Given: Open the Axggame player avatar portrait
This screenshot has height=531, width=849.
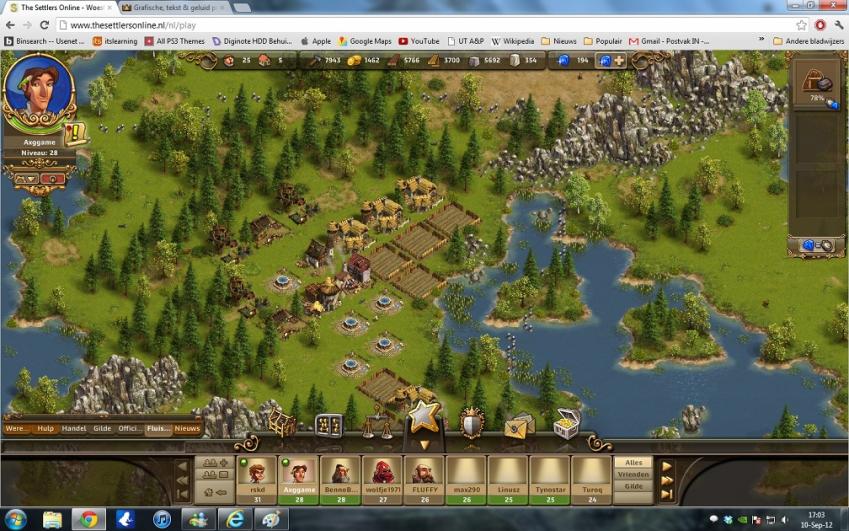Looking at the screenshot, I should [x=39, y=90].
